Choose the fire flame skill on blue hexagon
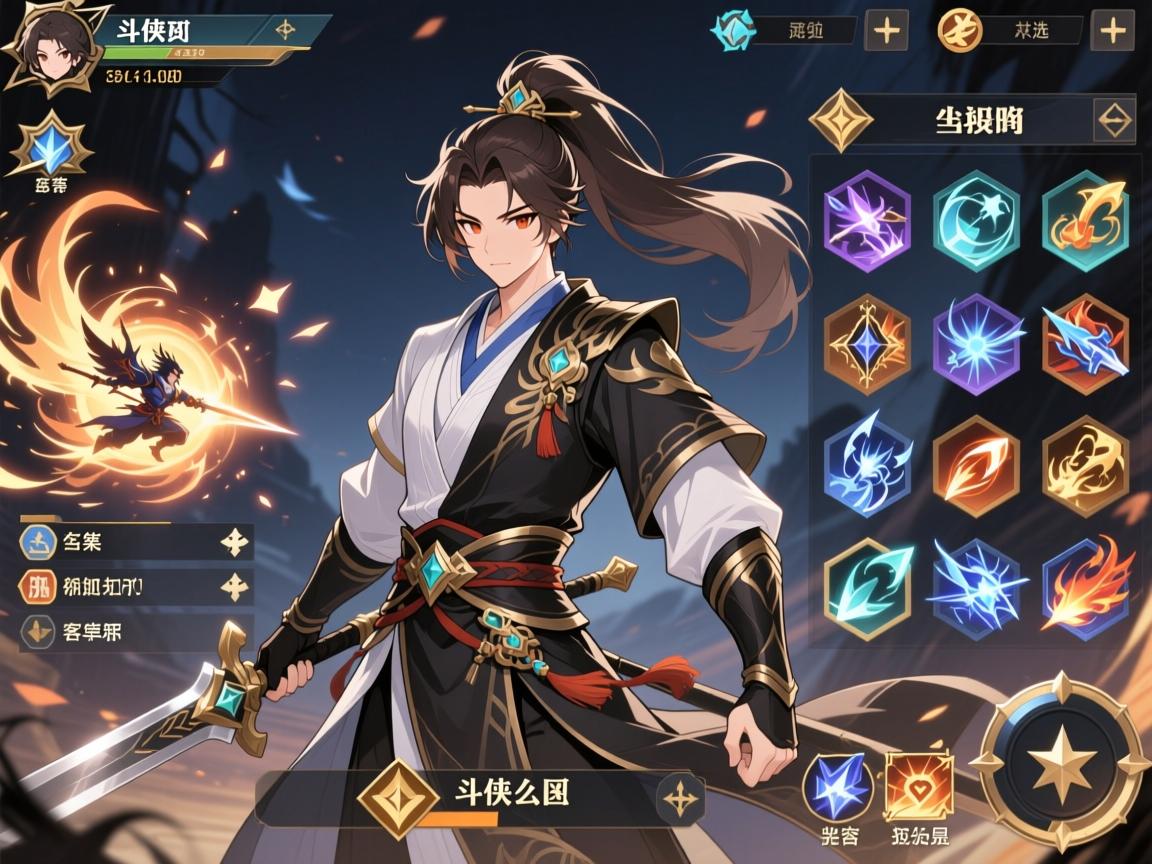Image resolution: width=1152 pixels, height=864 pixels. tap(1086, 586)
